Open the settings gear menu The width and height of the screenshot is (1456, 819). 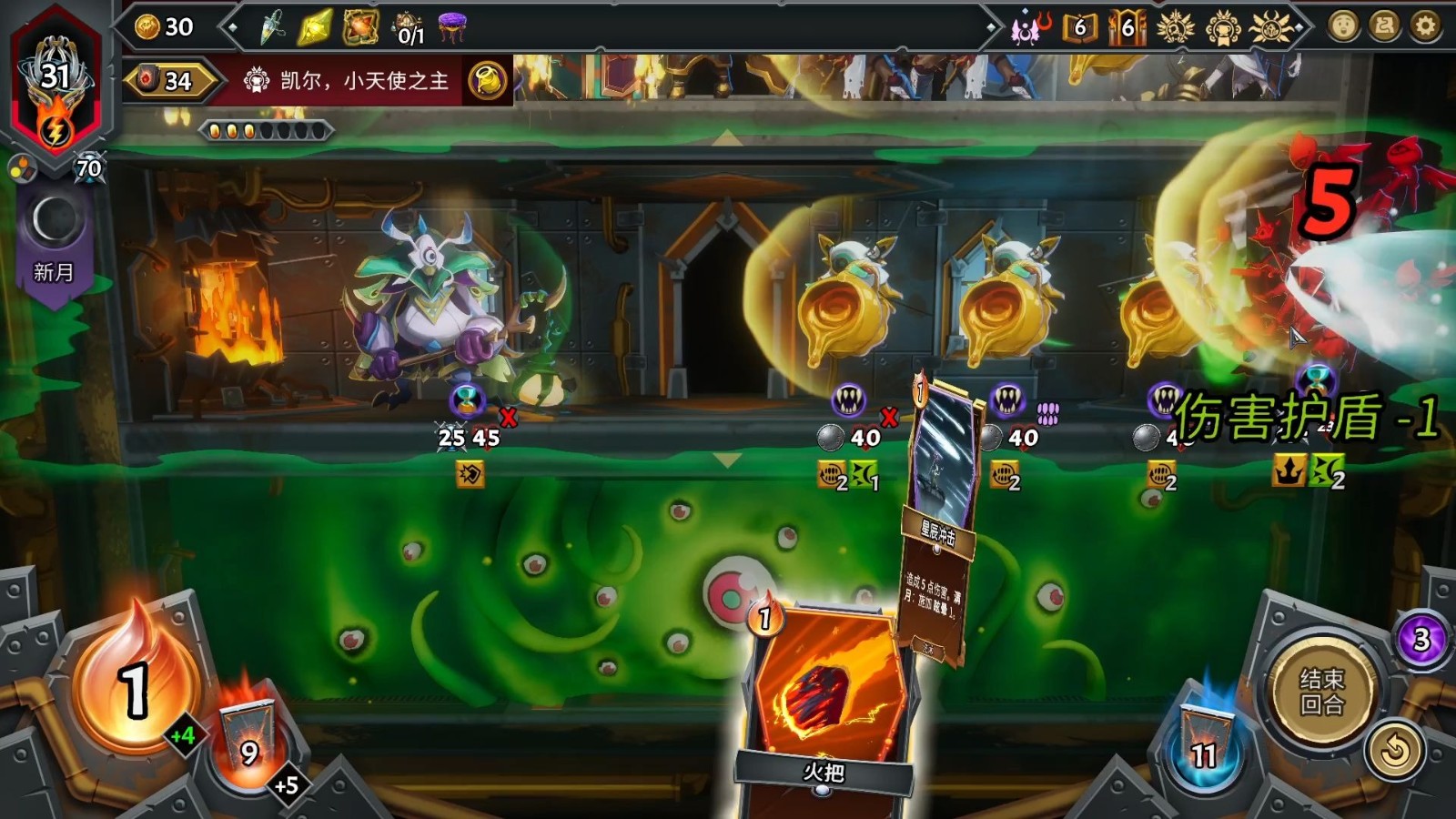click(1424, 26)
